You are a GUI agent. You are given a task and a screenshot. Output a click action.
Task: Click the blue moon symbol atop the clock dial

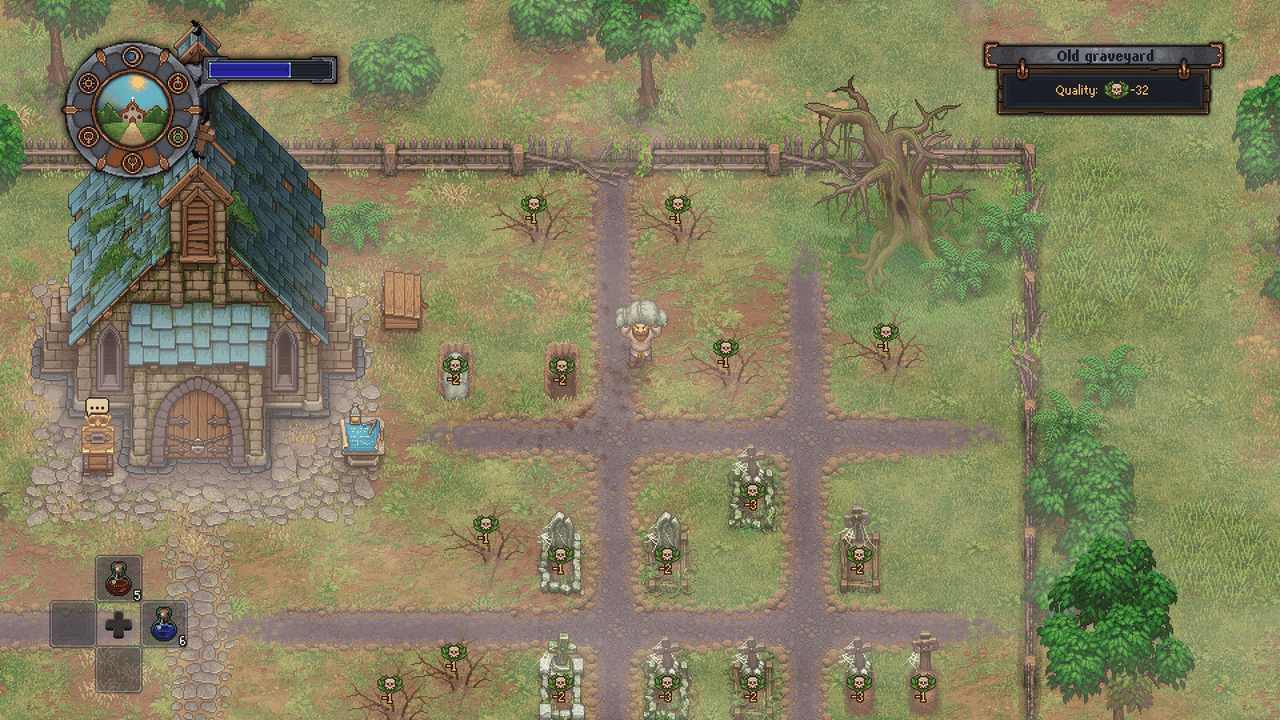point(131,56)
